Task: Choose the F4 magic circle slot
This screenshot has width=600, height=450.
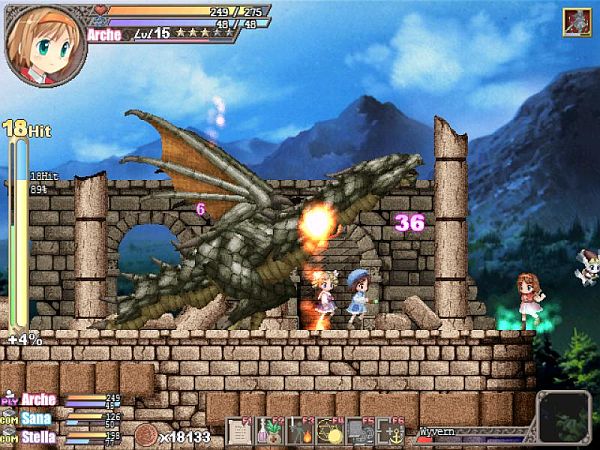Action: (328, 431)
